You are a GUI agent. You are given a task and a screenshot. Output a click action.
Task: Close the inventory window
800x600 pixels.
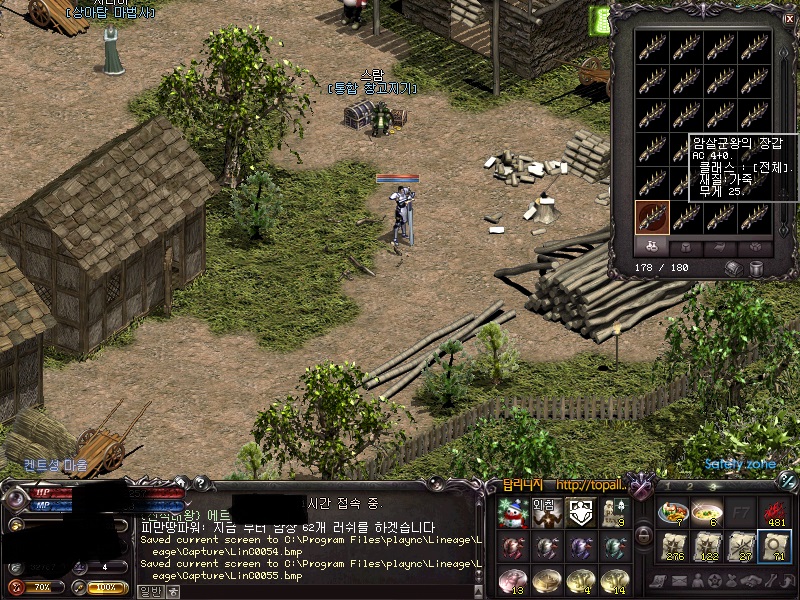[787, 17]
